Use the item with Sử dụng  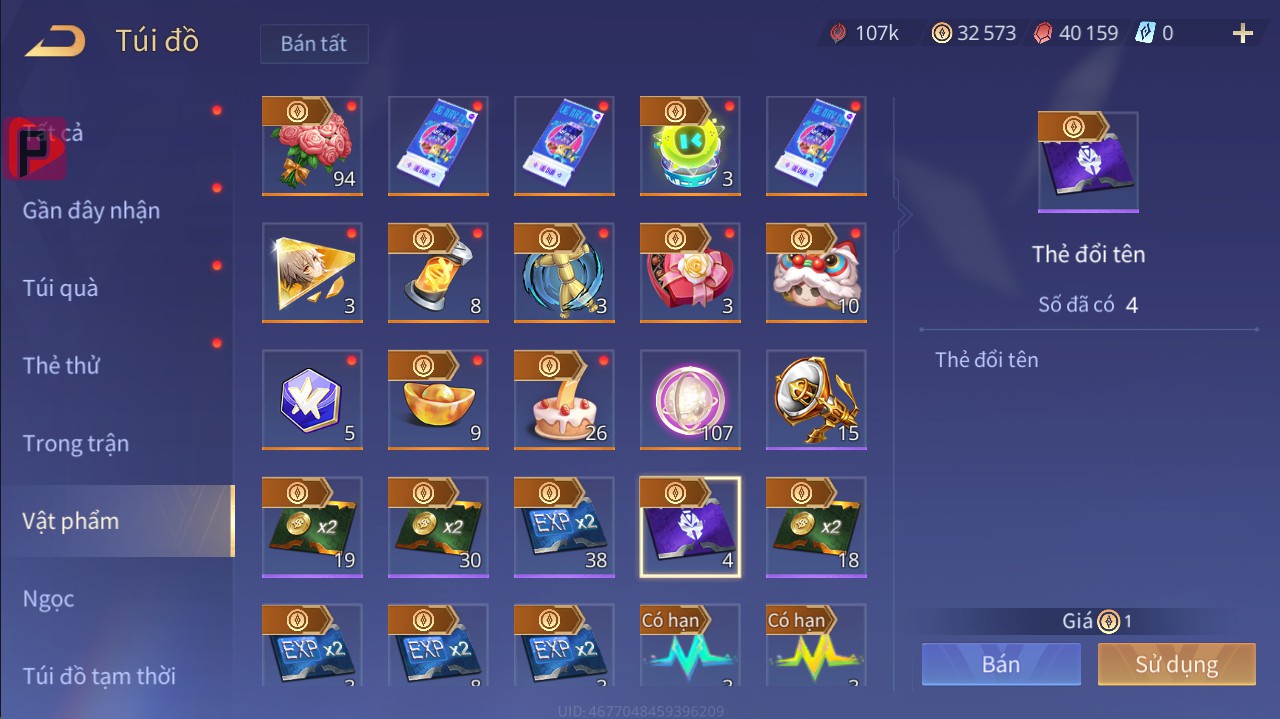tap(1176, 665)
